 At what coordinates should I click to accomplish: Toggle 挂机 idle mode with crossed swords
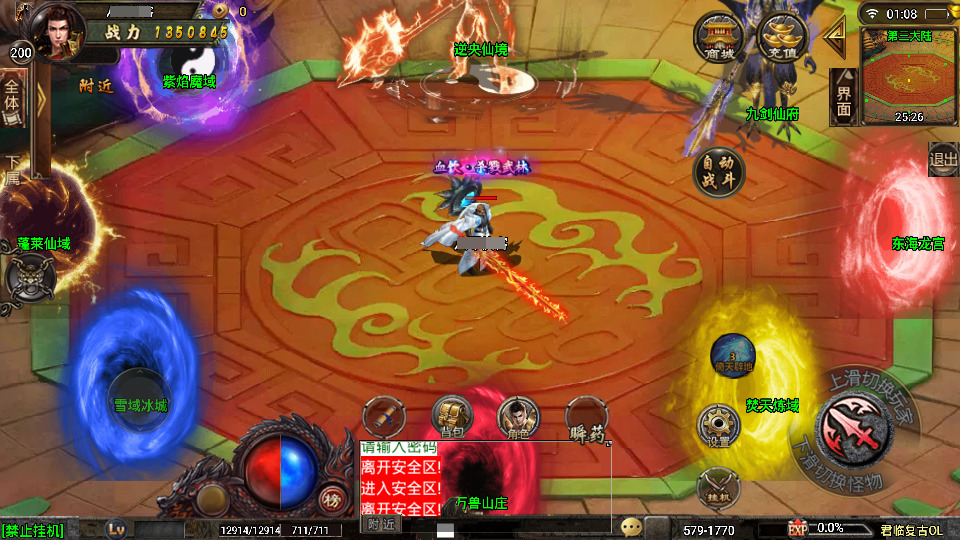point(719,487)
